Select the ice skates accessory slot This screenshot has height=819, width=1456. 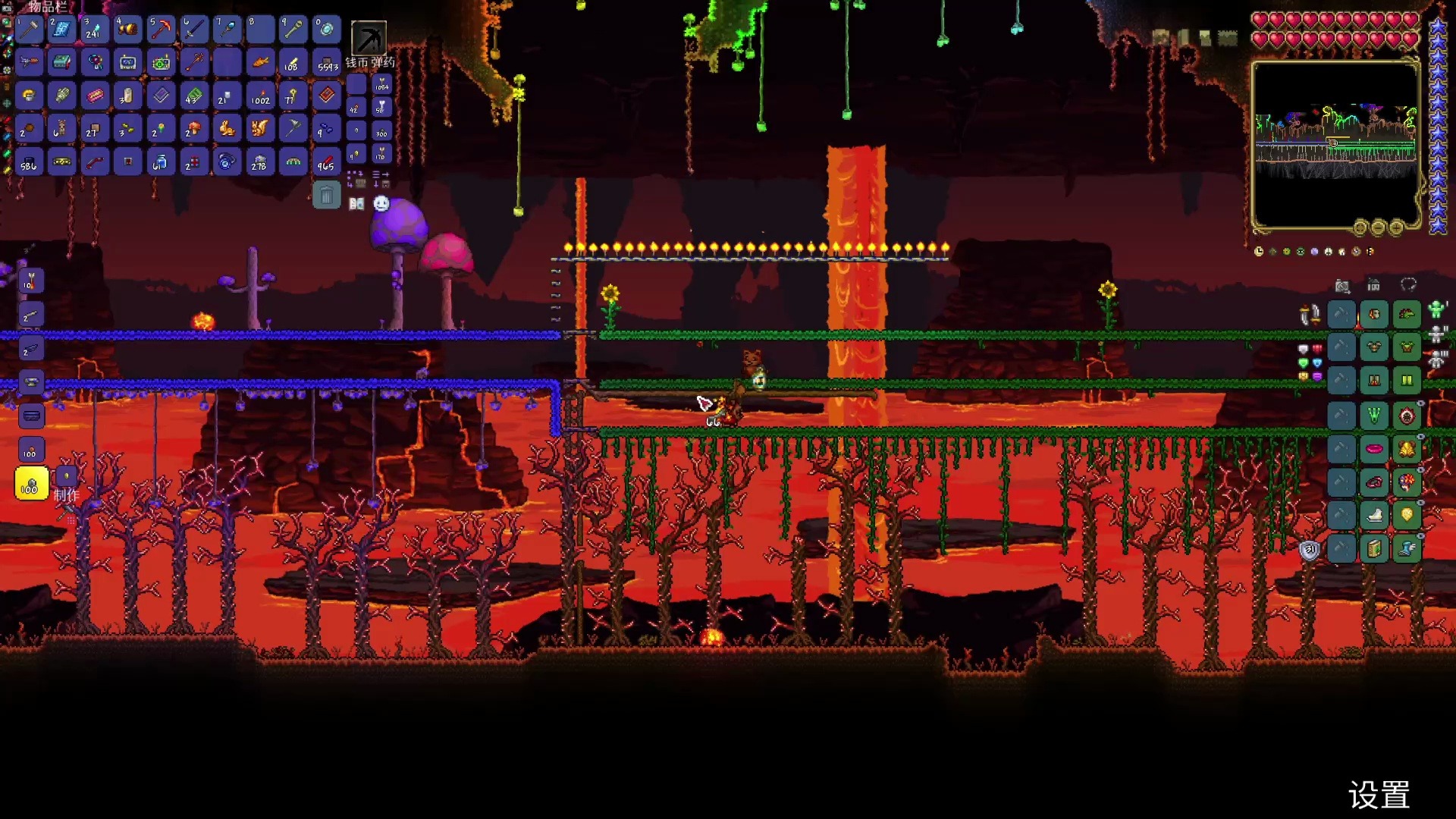[1374, 515]
